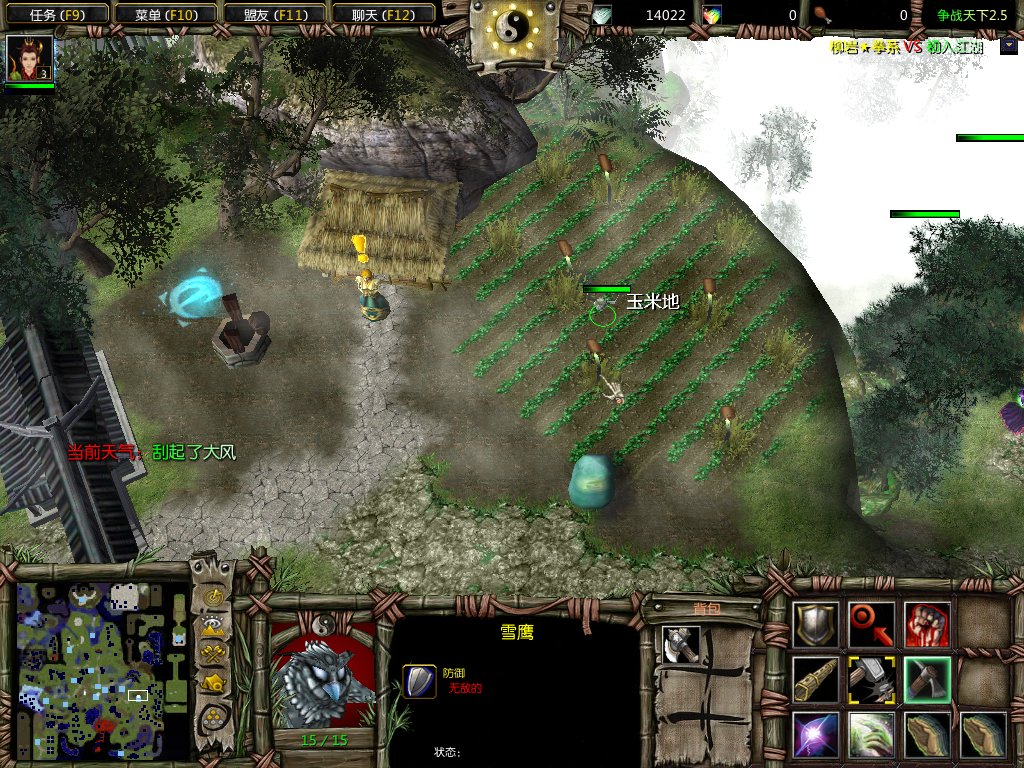Activate the spiked hammer ability
Image resolution: width=1024 pixels, height=768 pixels.
point(871,680)
